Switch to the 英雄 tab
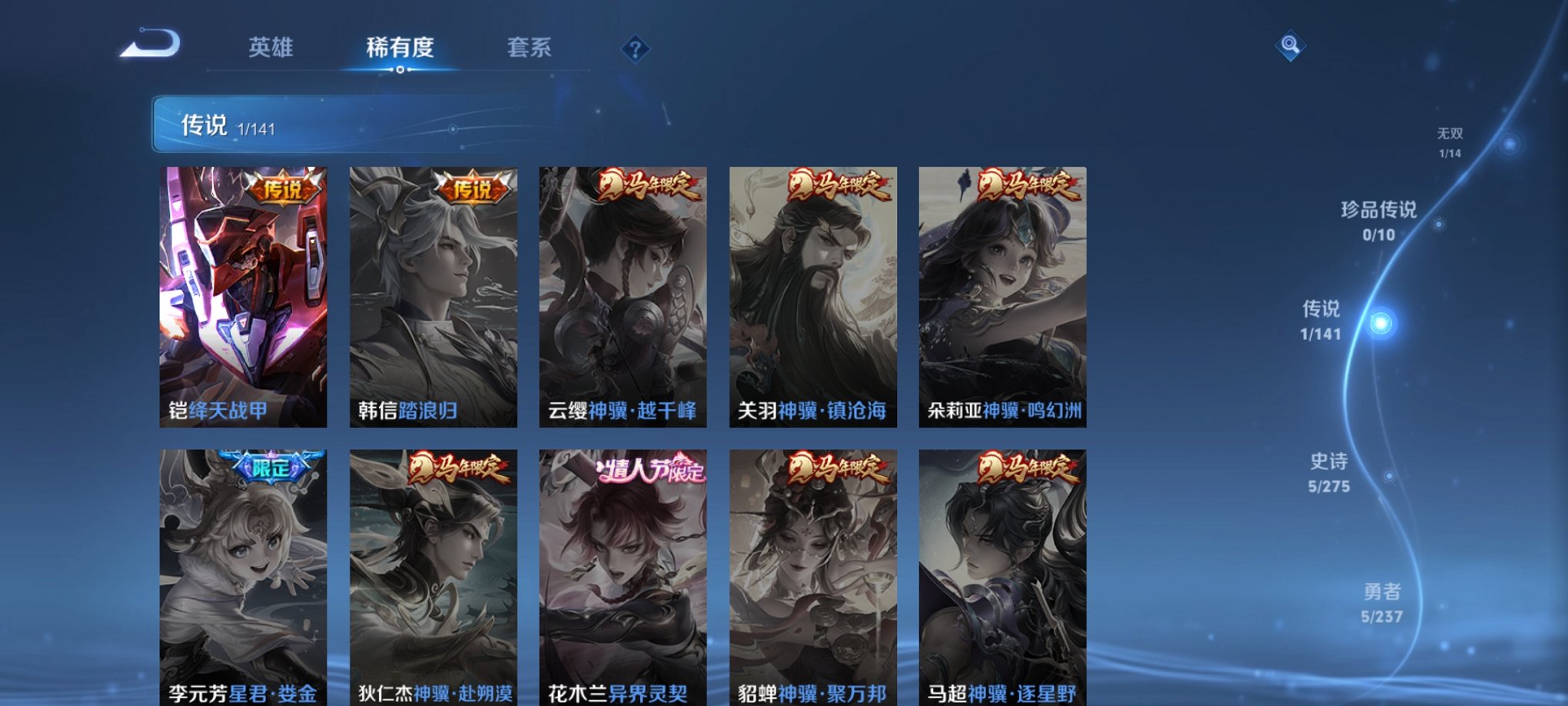1568x706 pixels. click(270, 46)
